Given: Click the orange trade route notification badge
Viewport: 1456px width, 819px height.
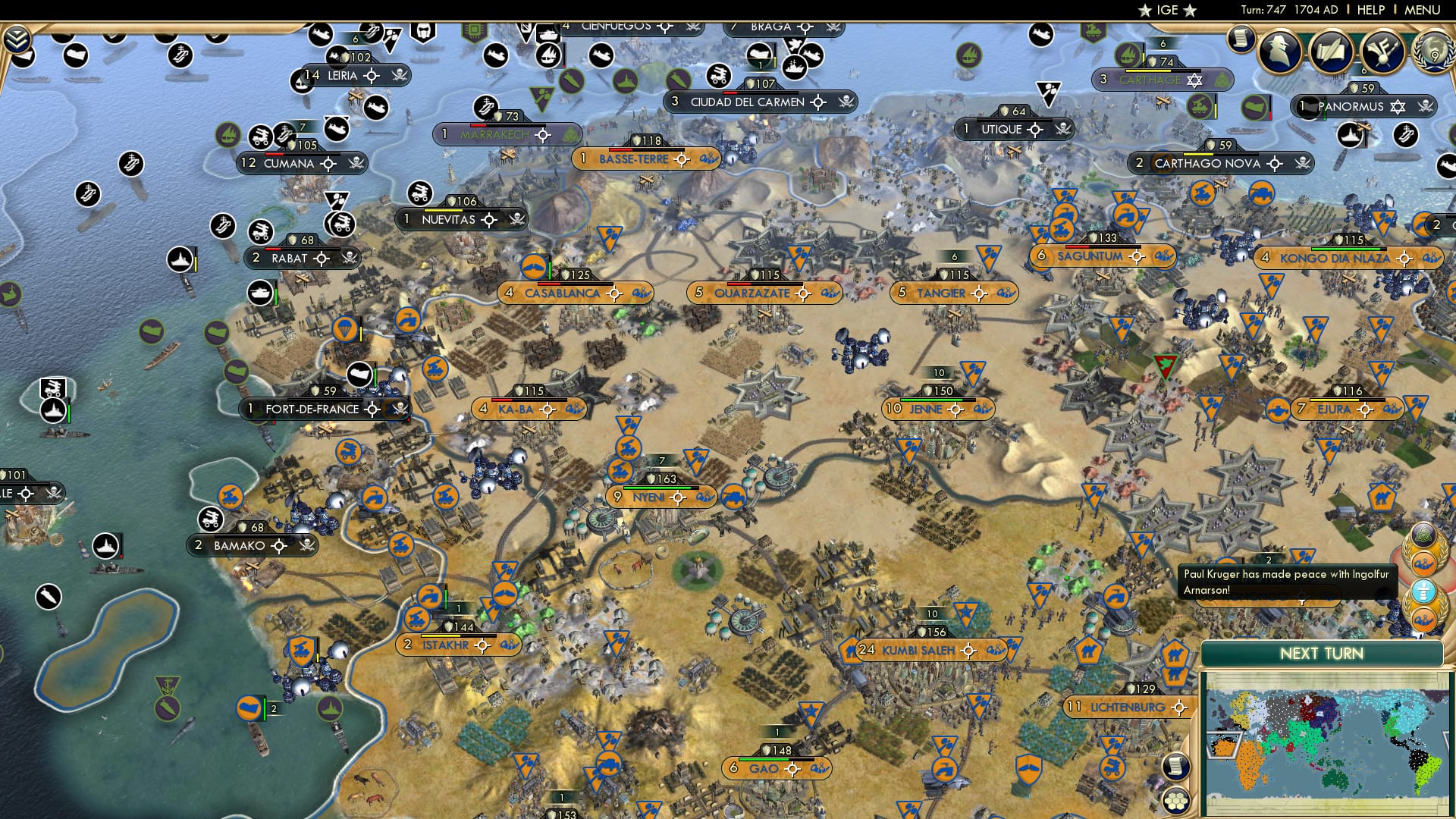Looking at the screenshot, I should pyautogui.click(x=1423, y=562).
